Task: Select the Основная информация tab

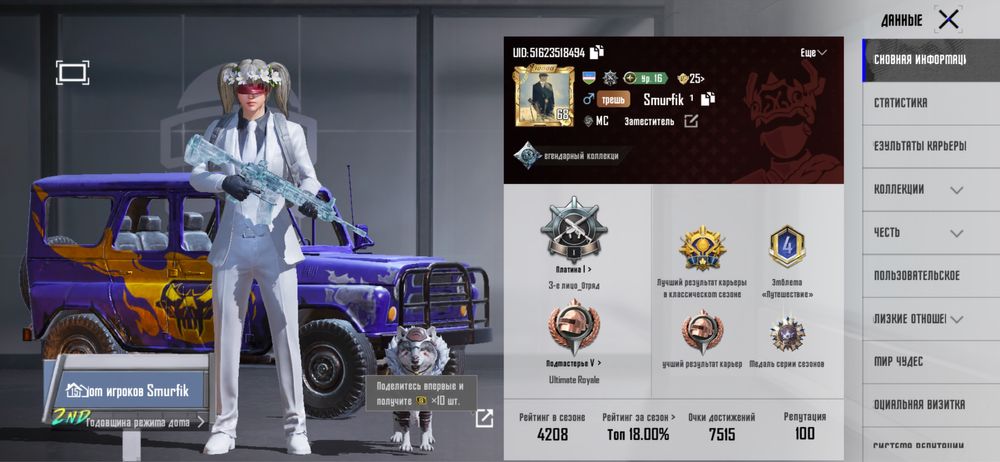Action: click(x=920, y=59)
